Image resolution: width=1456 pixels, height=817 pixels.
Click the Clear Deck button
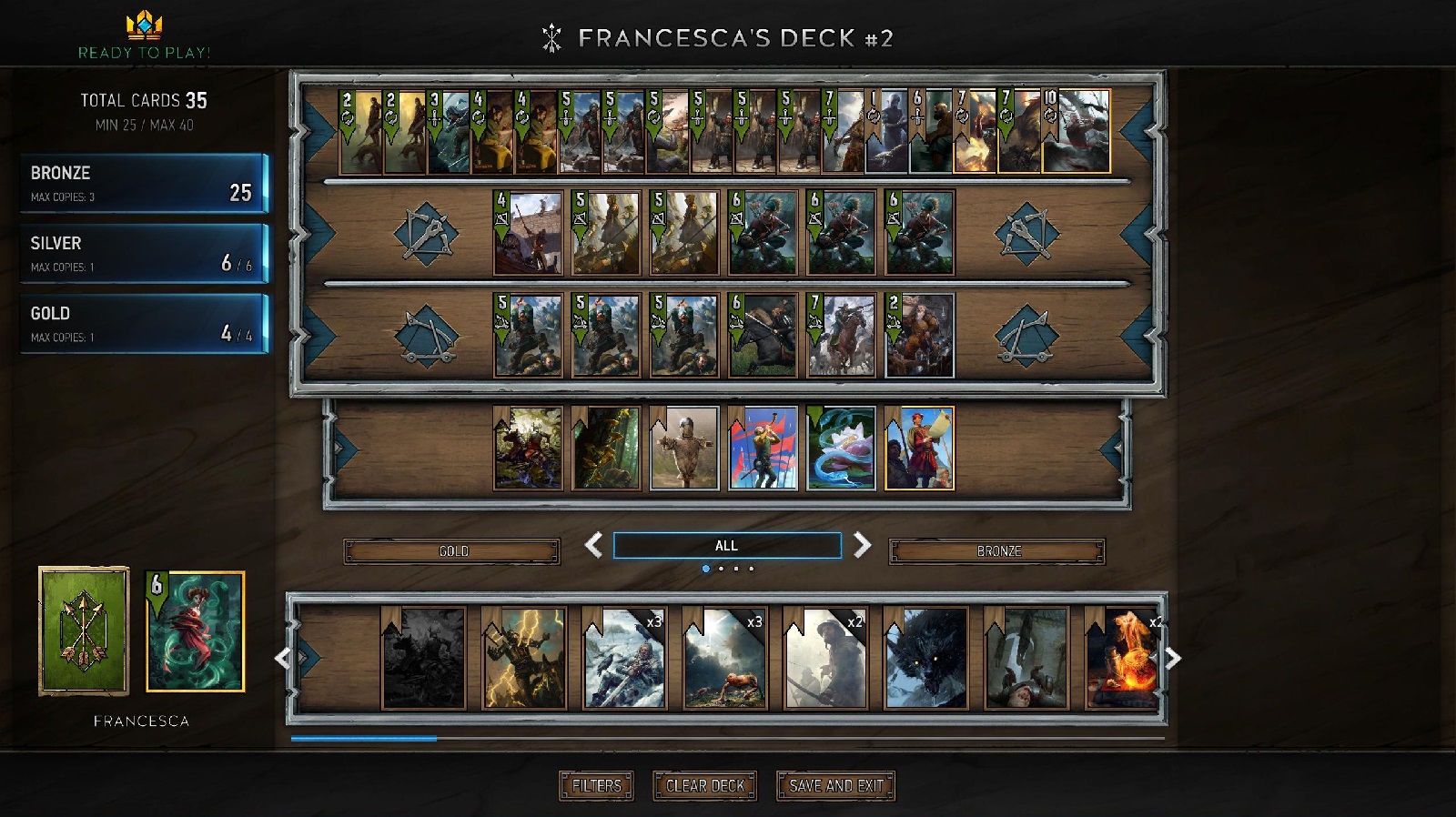[x=705, y=785]
